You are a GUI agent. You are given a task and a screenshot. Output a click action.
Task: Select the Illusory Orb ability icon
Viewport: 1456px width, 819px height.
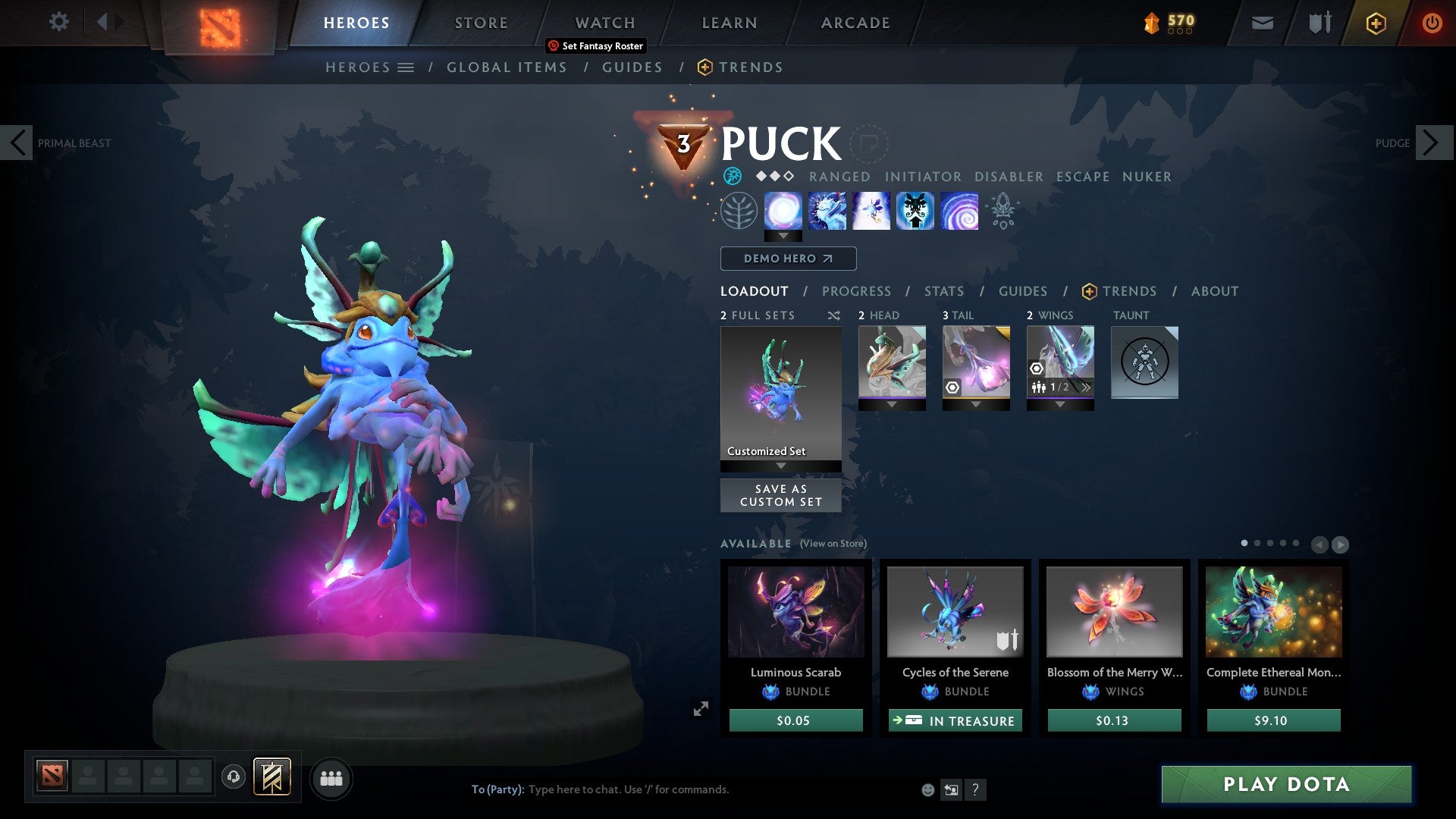(x=783, y=211)
